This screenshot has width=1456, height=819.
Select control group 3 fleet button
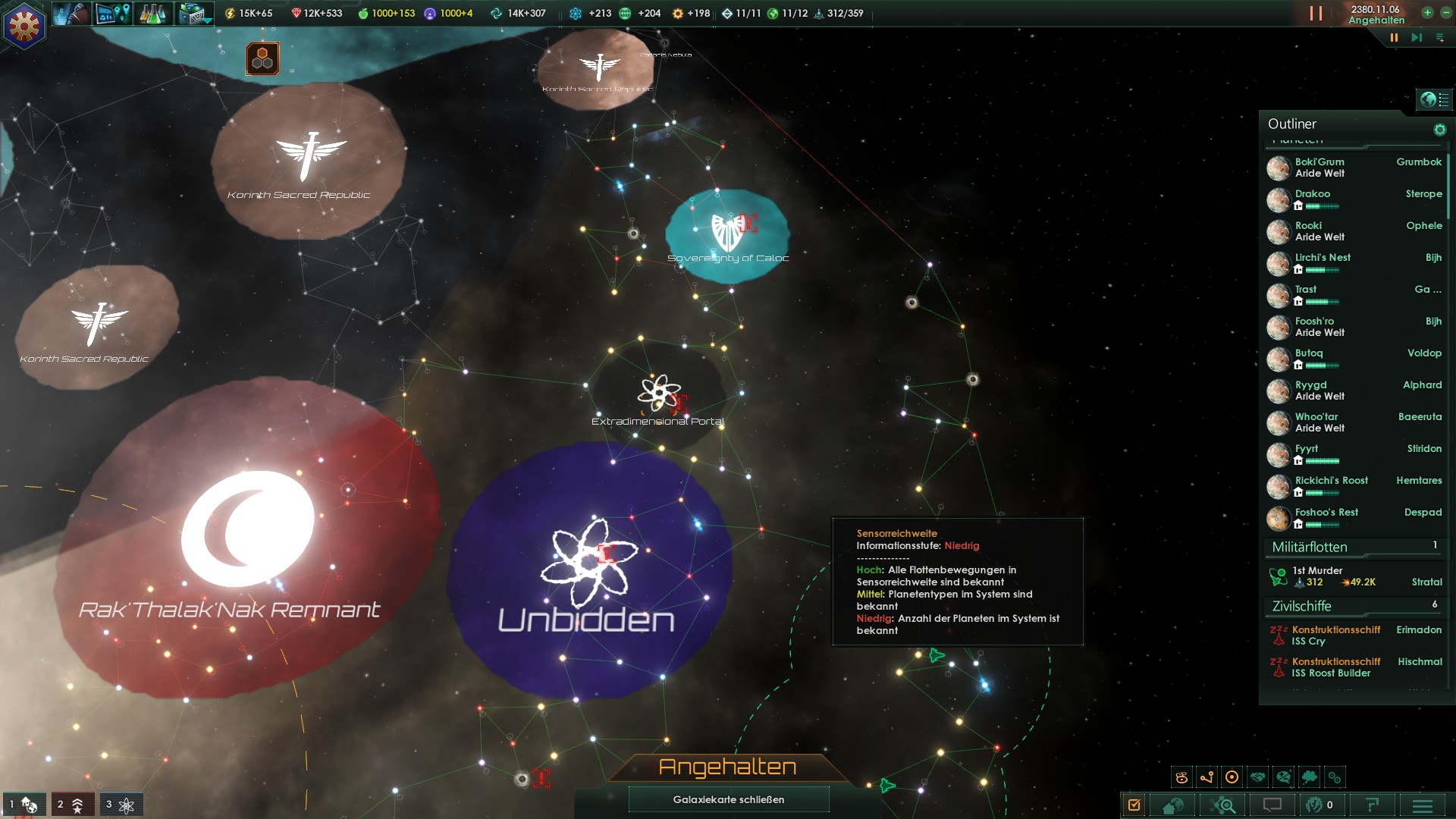click(x=121, y=805)
